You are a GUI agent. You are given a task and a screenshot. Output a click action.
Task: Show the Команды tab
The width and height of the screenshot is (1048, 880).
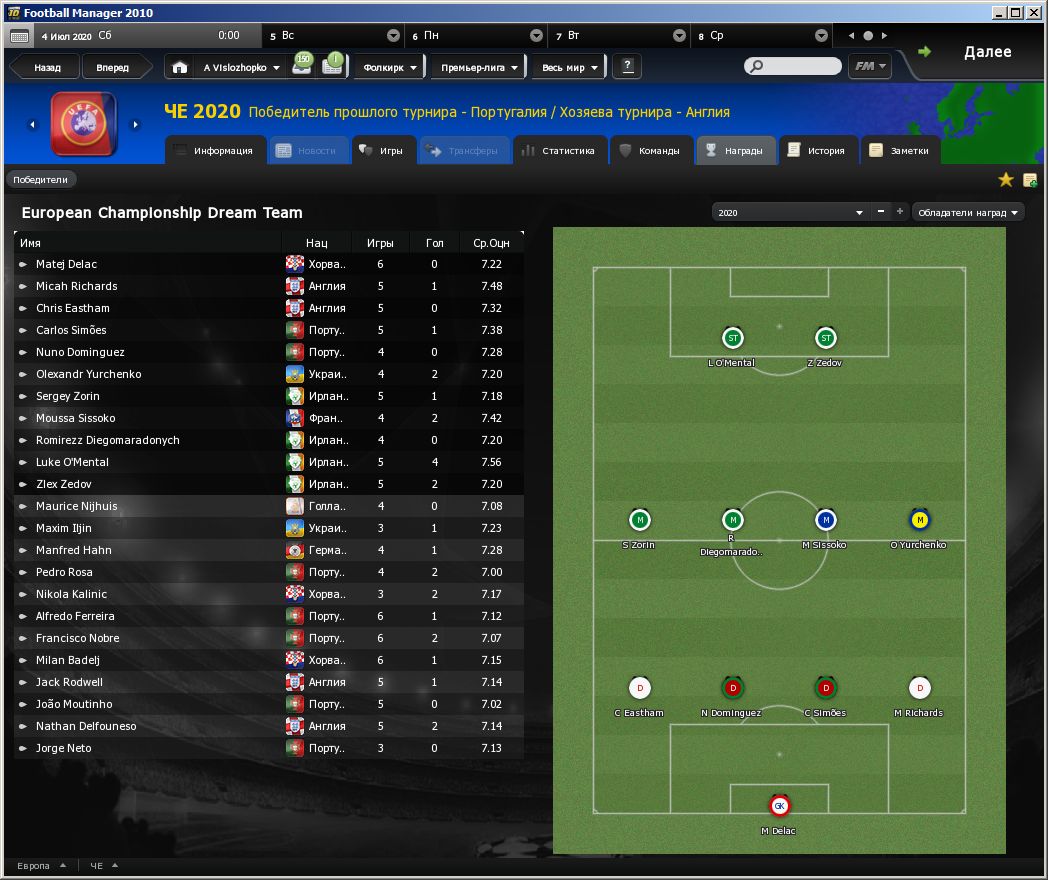(x=650, y=151)
